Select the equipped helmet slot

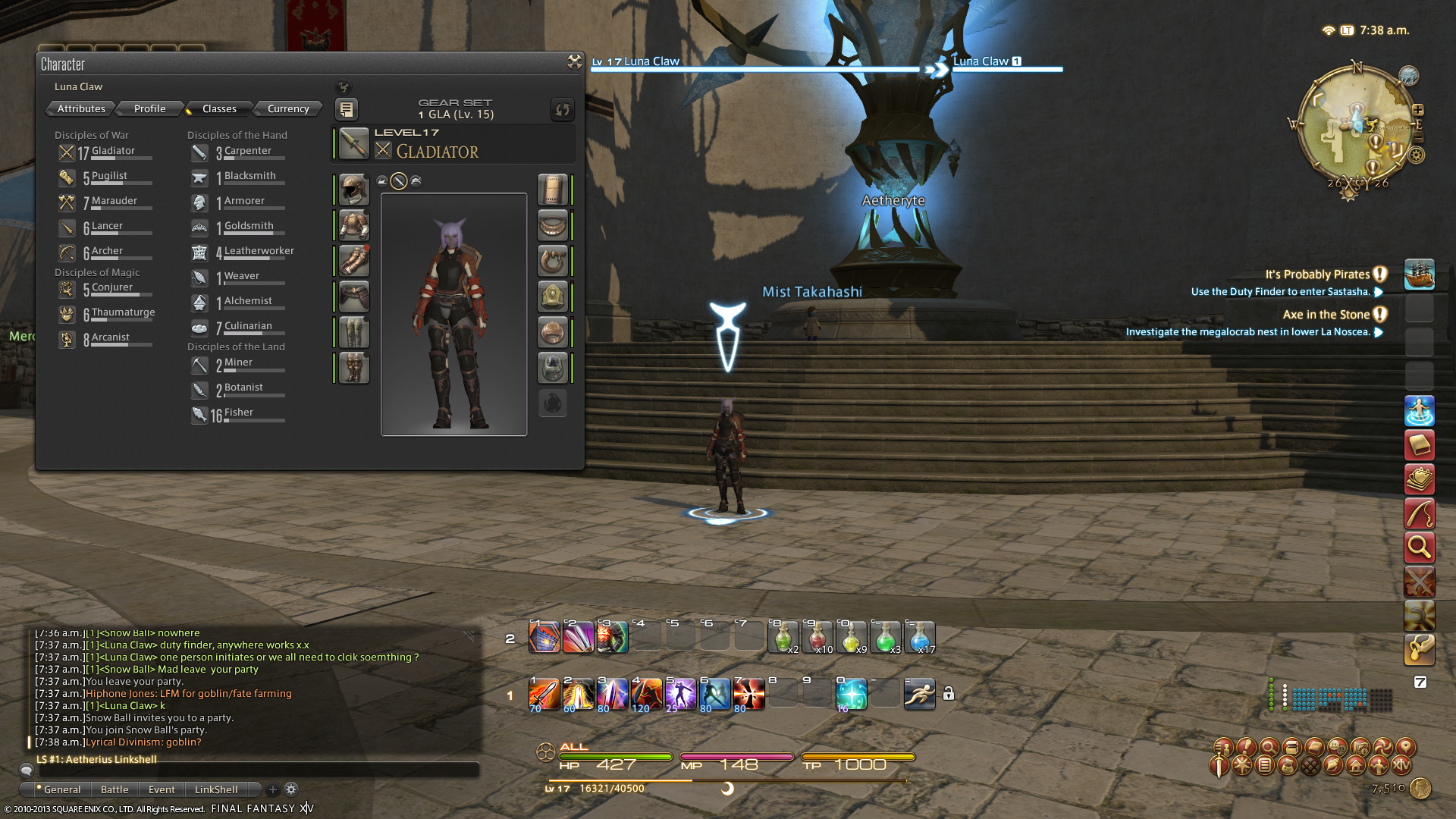[353, 190]
